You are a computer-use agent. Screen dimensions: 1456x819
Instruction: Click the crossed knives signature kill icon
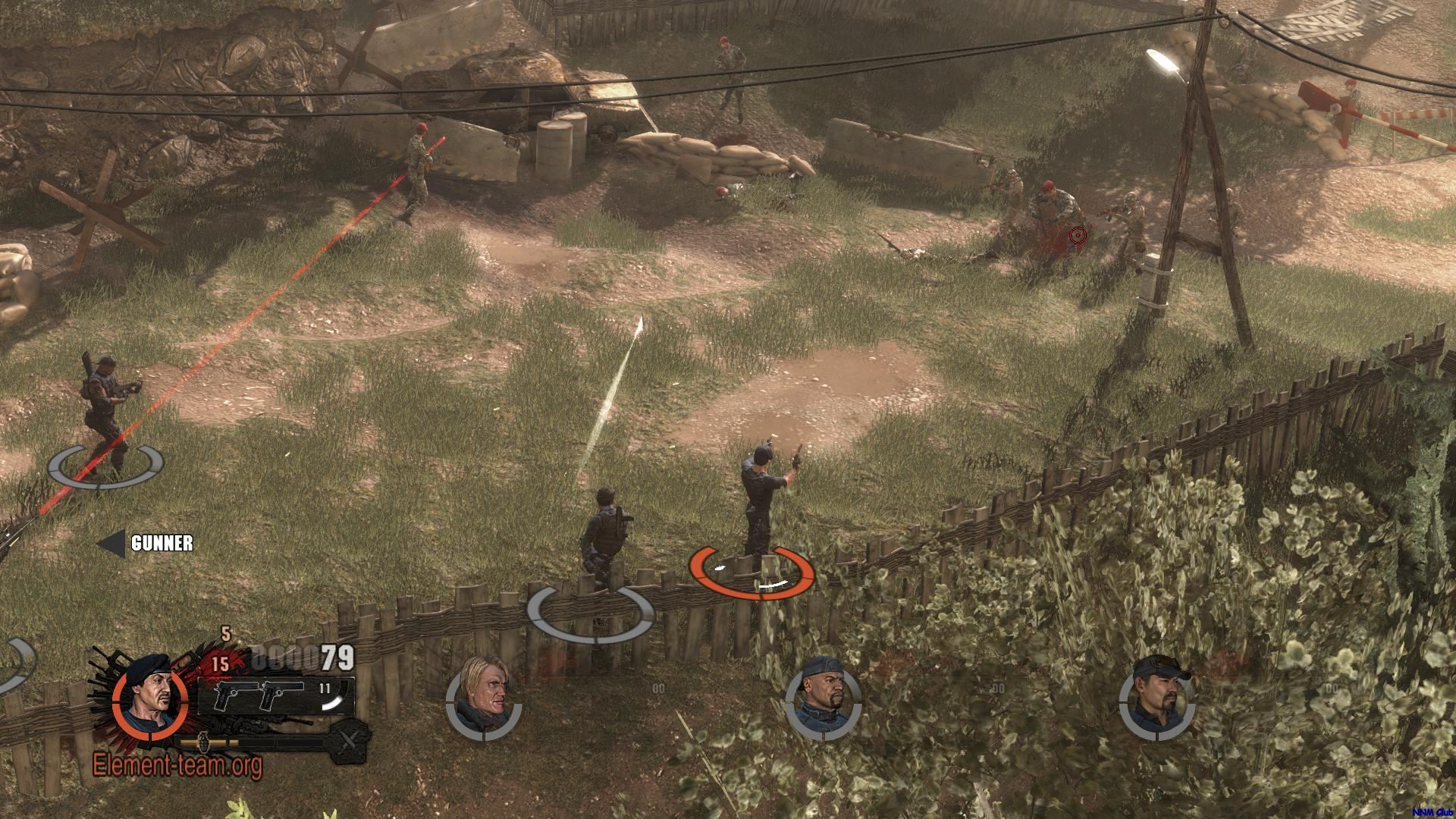pos(349,739)
